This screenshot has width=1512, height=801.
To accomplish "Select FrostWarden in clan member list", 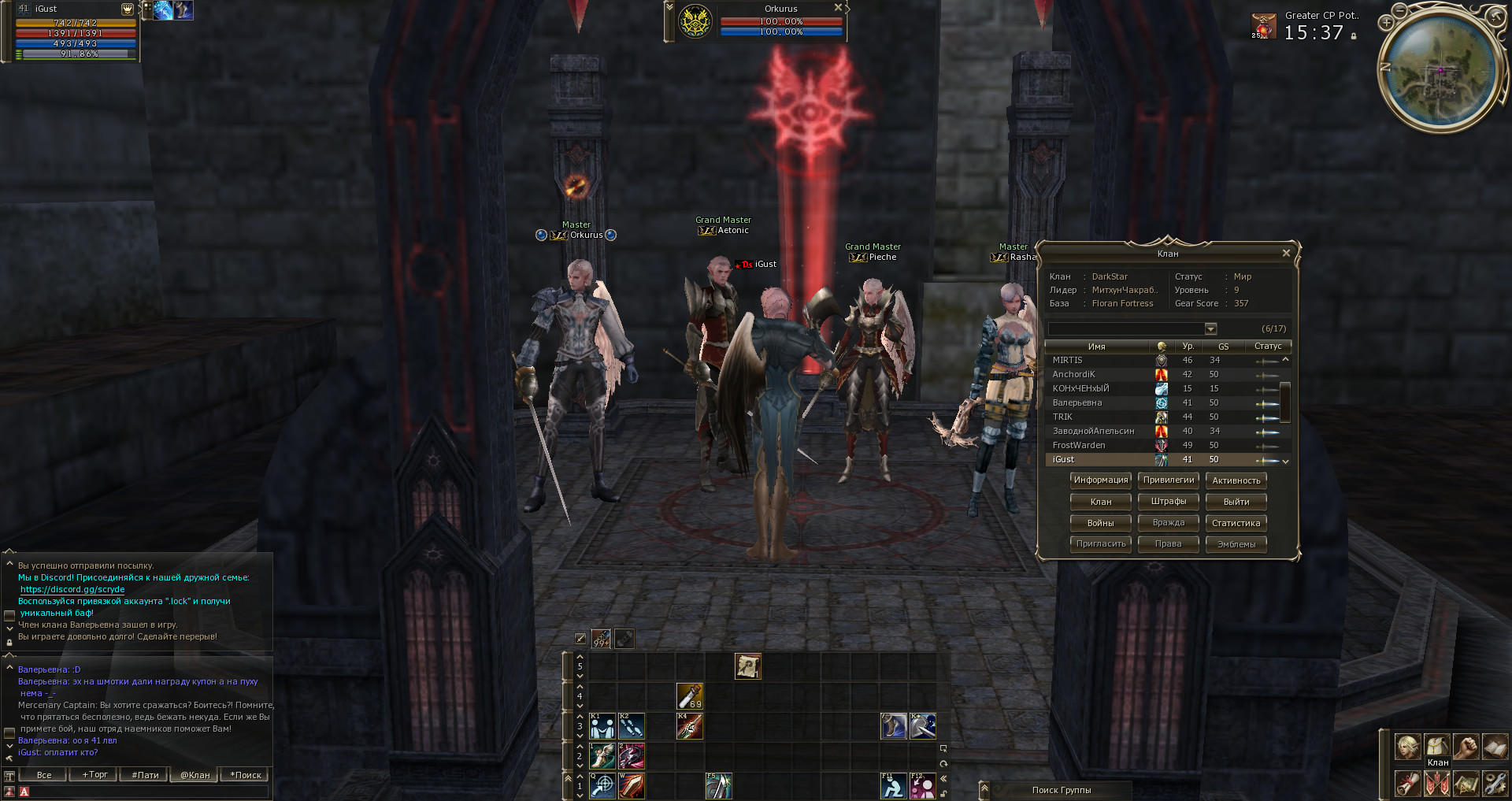I will point(1079,446).
